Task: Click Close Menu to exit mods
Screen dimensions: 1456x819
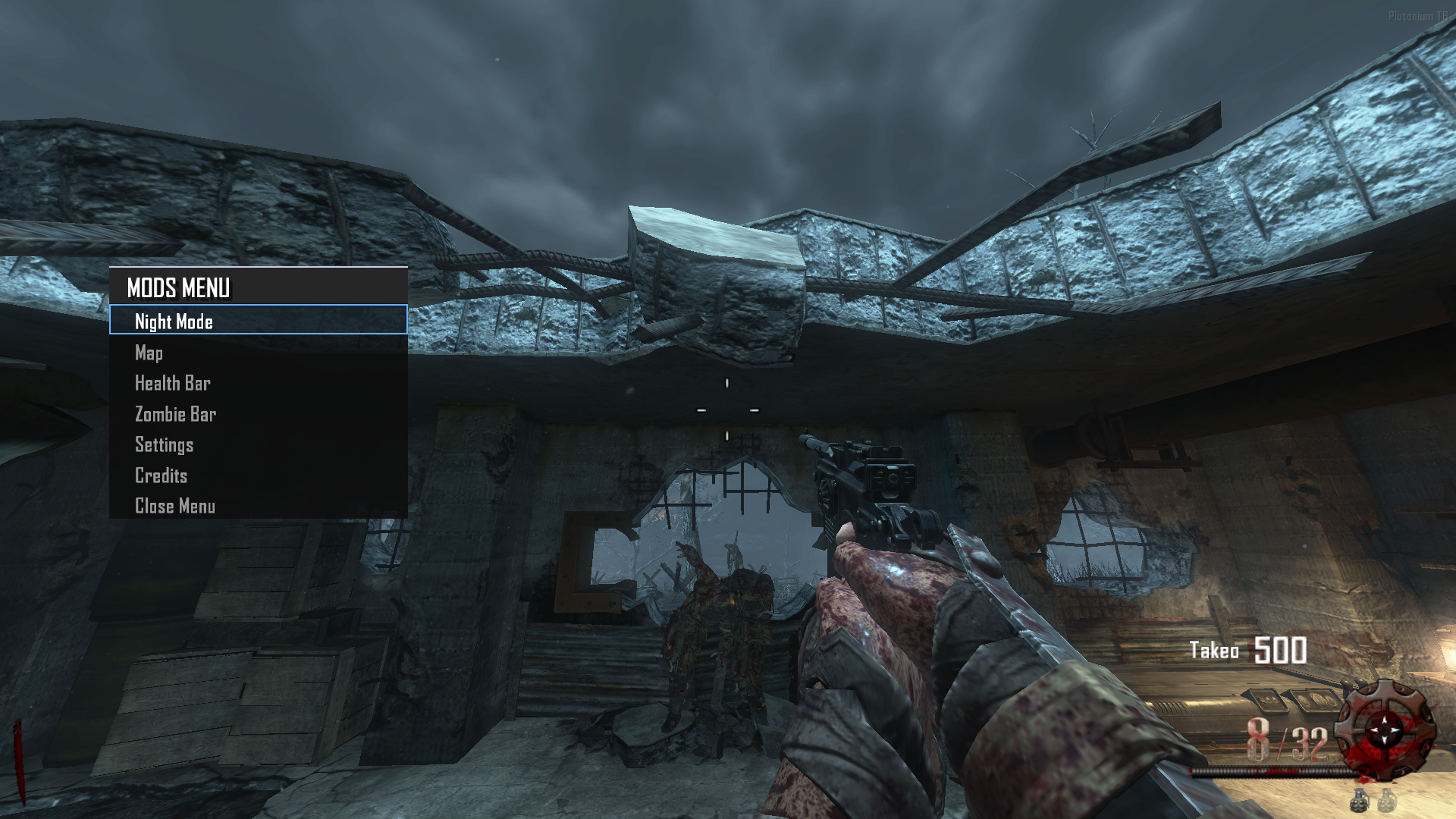Action: (x=175, y=506)
